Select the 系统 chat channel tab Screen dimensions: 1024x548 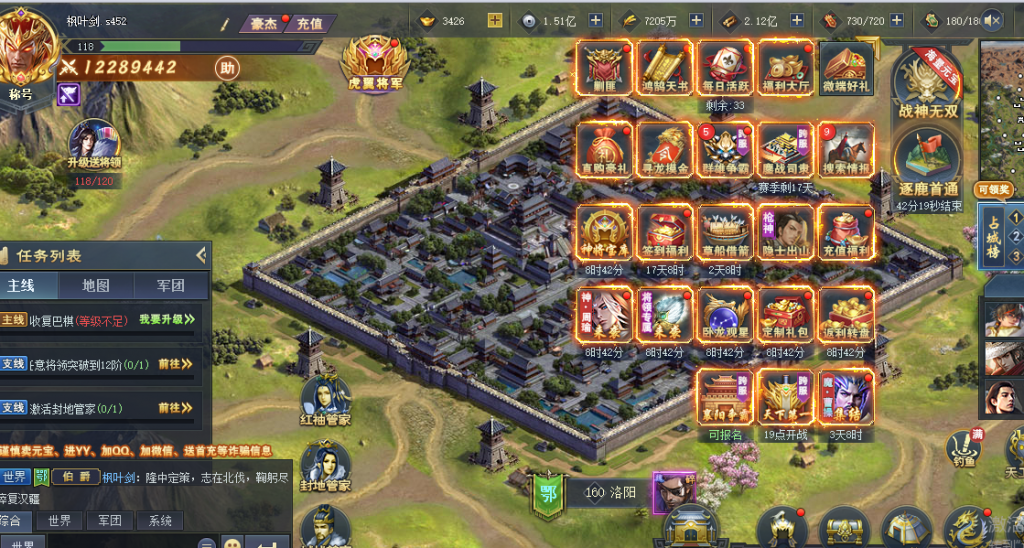160,521
